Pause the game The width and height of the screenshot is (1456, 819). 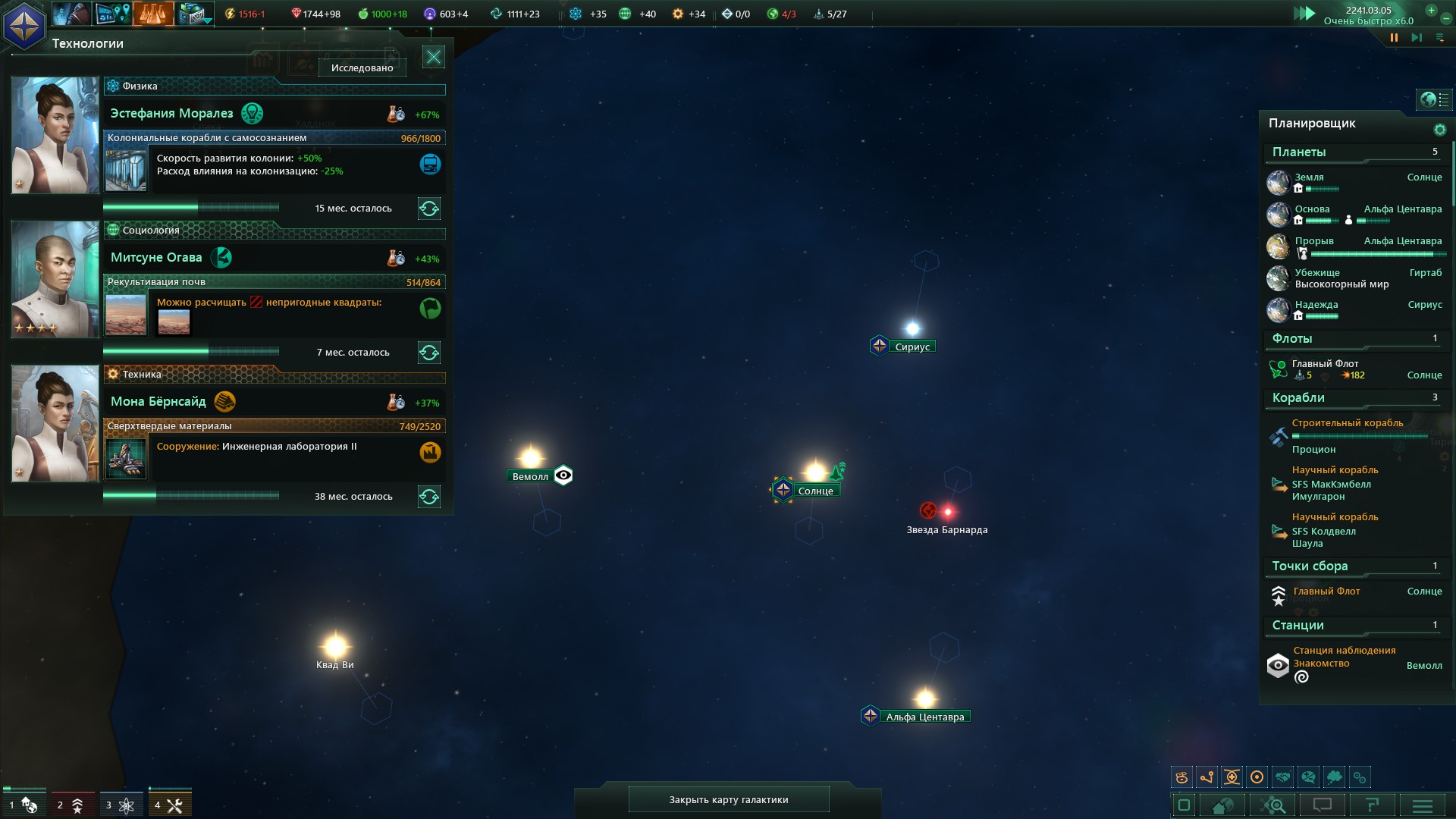click(1394, 37)
